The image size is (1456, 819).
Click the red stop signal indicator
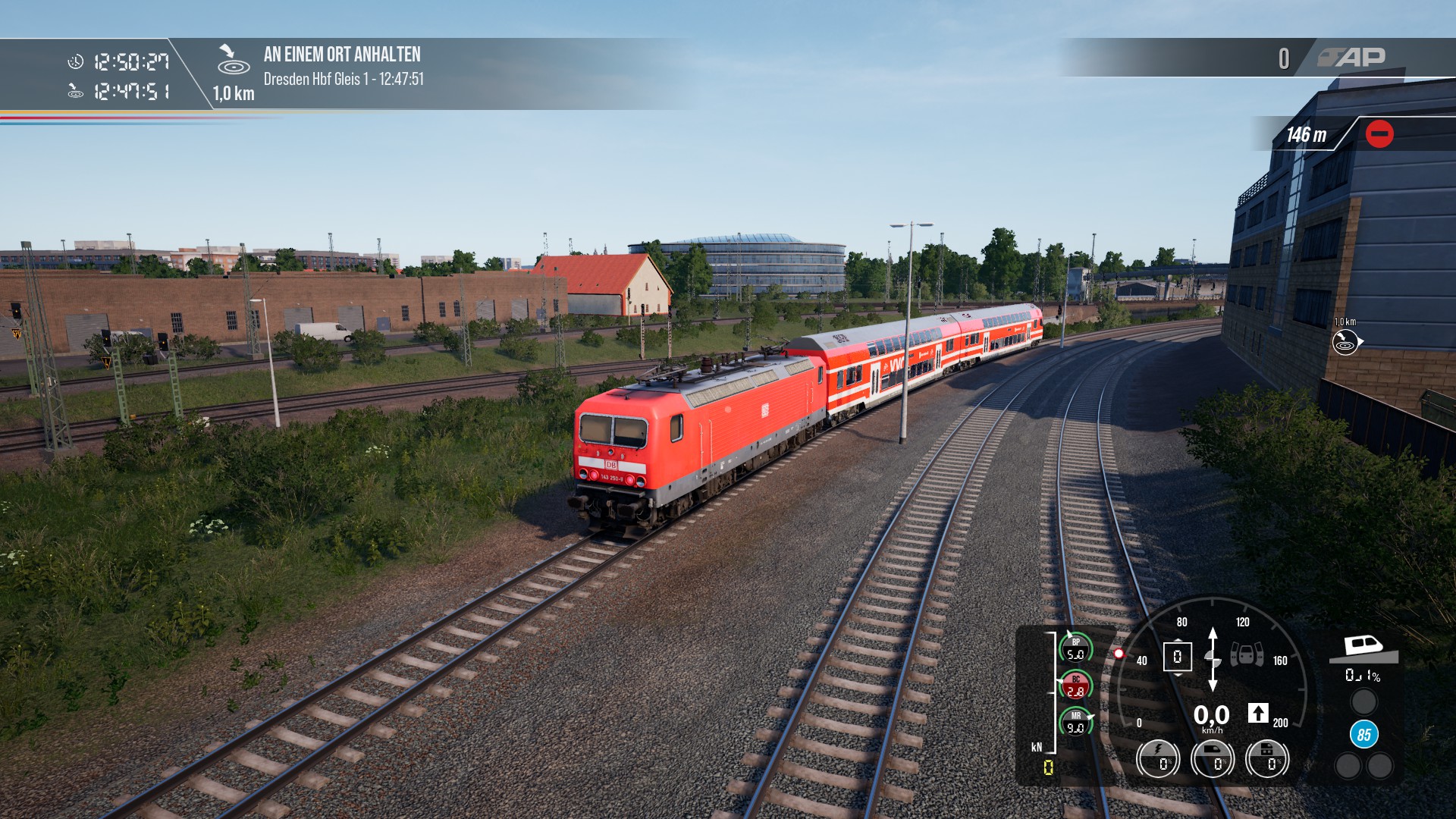(x=1379, y=134)
